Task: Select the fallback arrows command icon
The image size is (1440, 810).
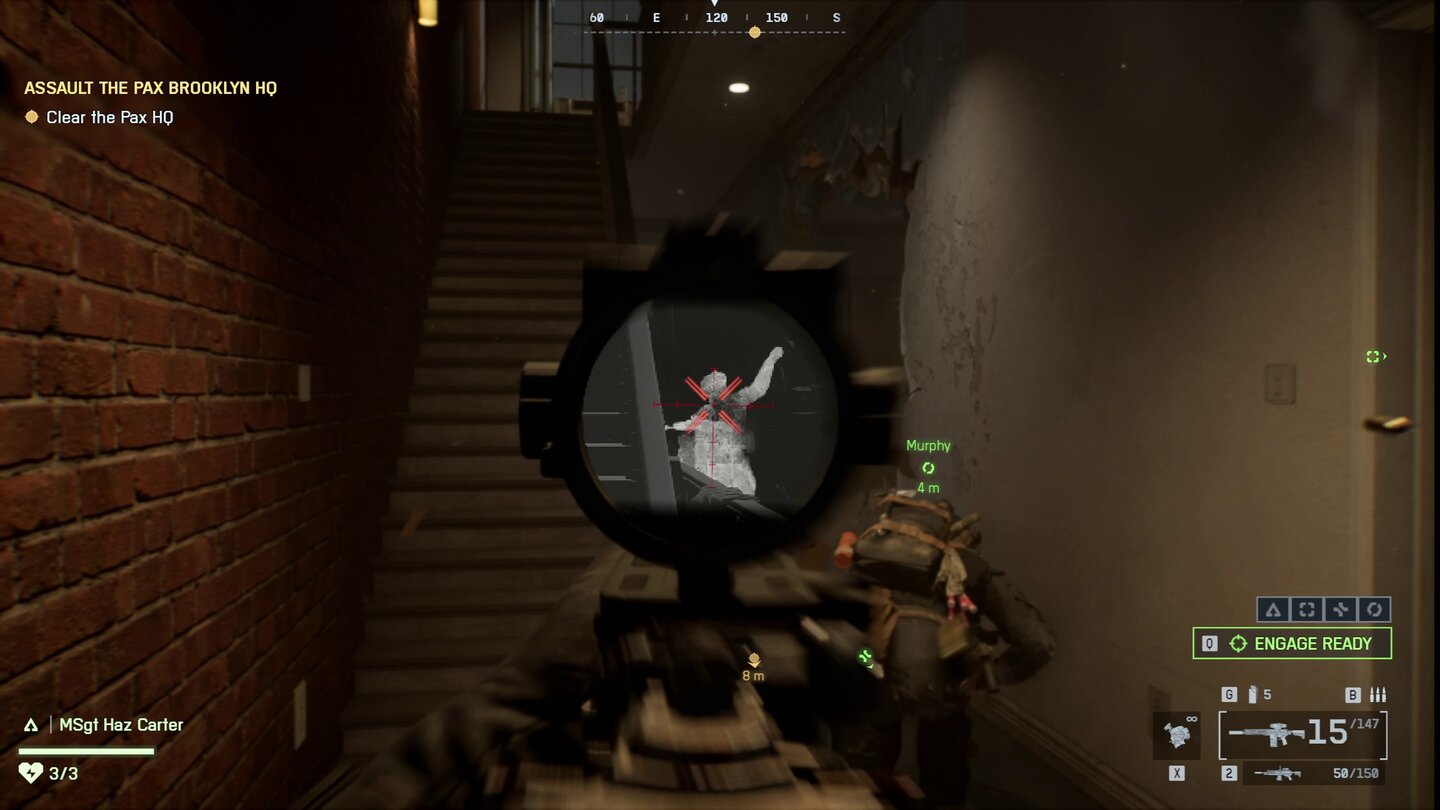Action: (x=1339, y=609)
